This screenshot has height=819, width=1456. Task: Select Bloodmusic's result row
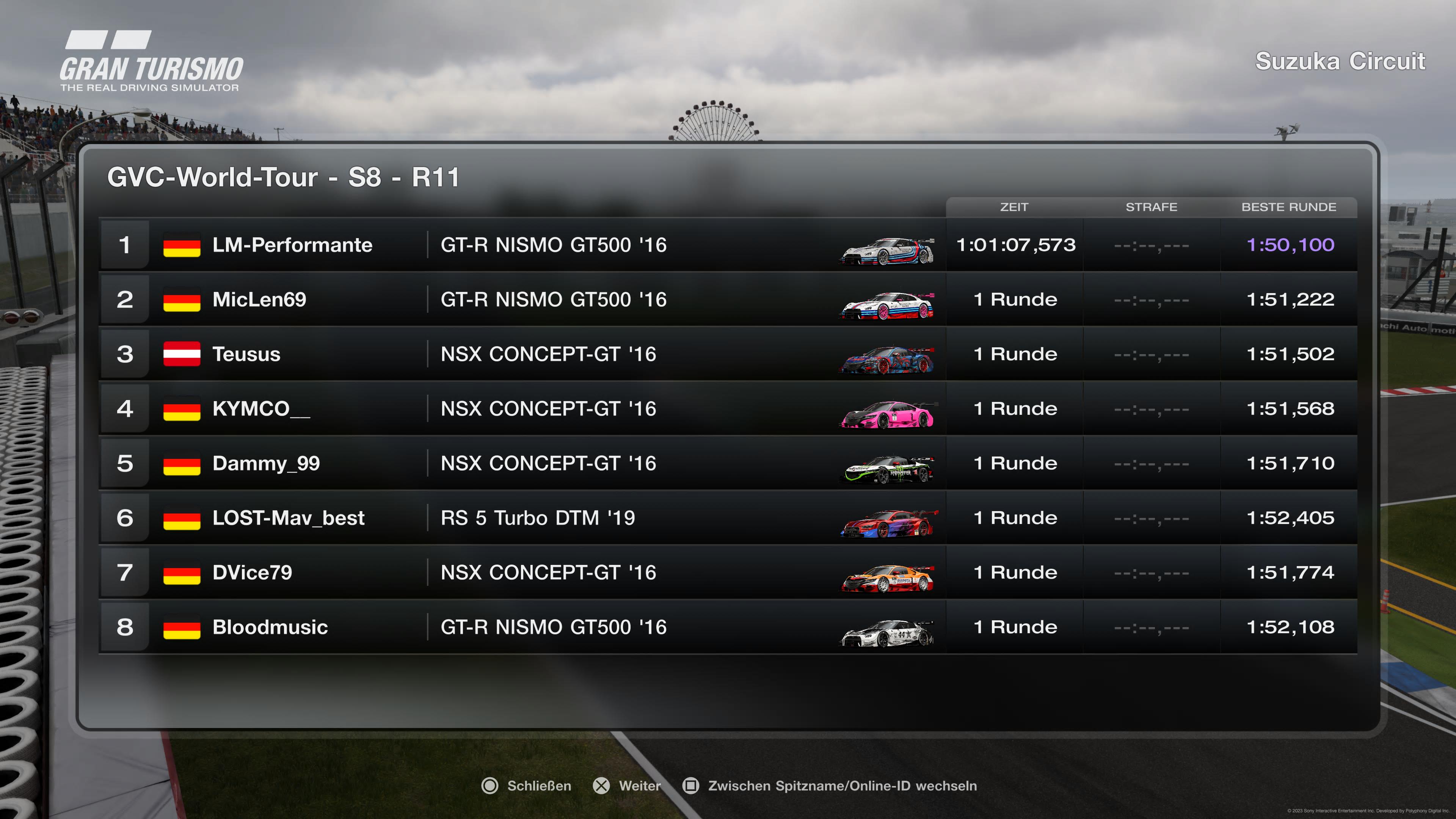728,627
